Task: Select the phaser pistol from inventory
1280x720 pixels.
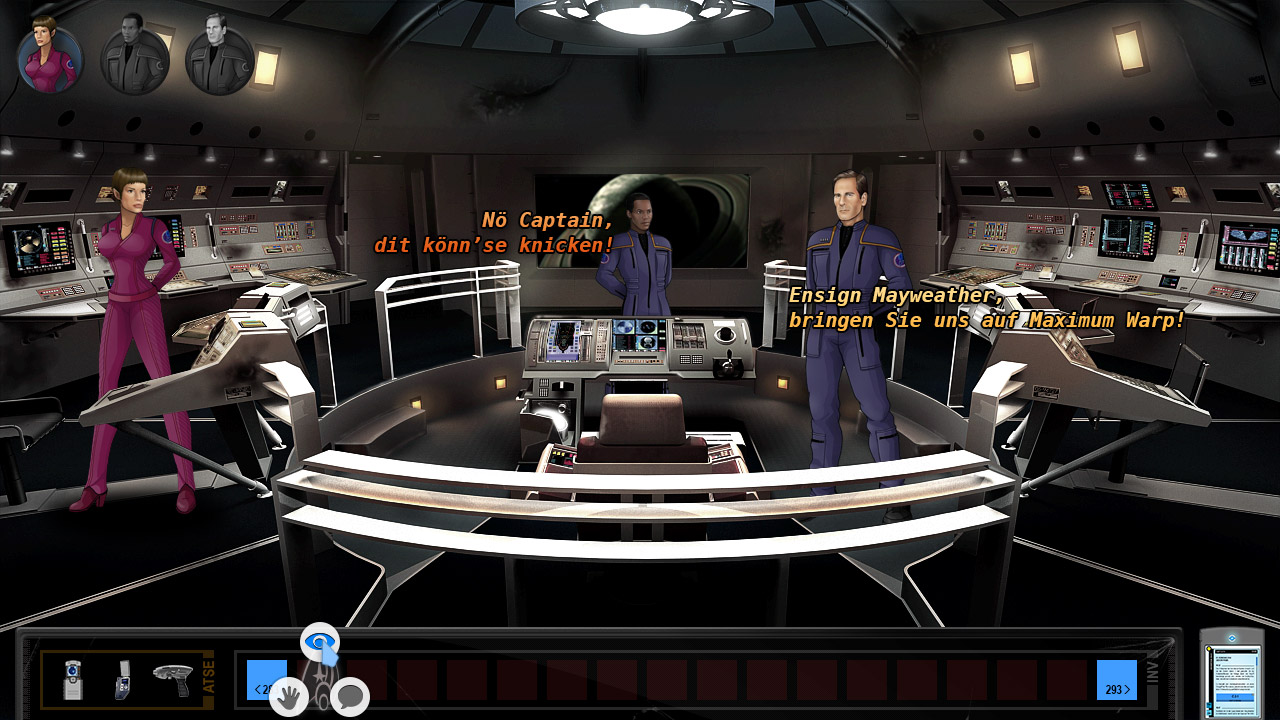Action: coord(172,678)
